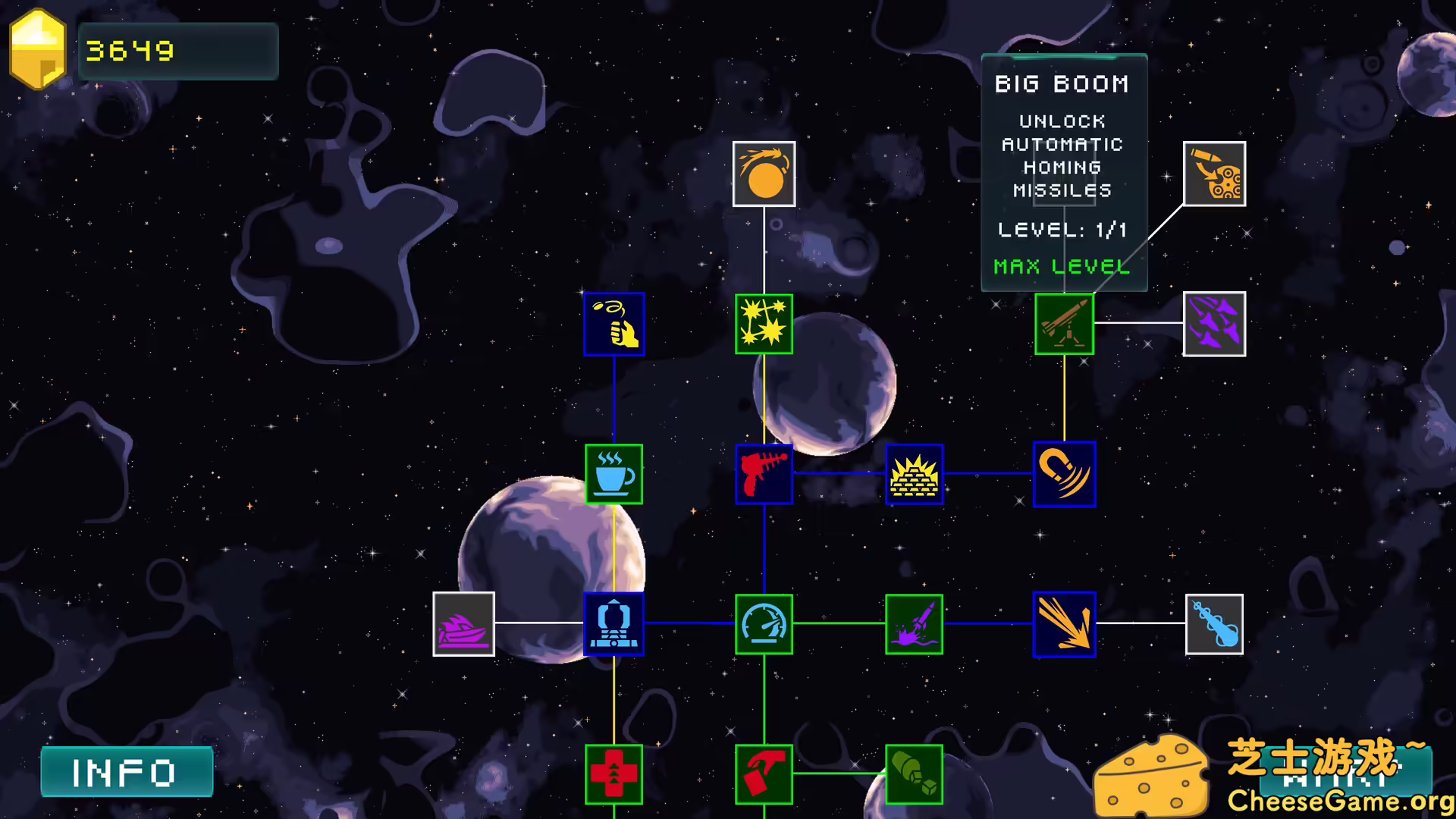Screen dimensions: 1456x819
Task: Select the coffee cup skill node
Action: pyautogui.click(x=614, y=474)
